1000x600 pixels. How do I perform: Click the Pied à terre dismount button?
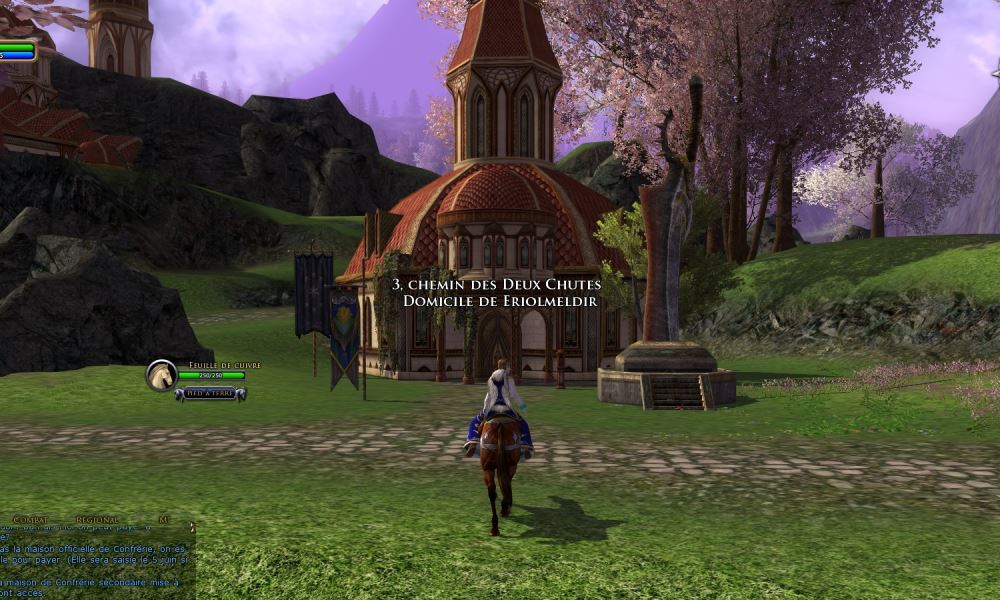(210, 394)
